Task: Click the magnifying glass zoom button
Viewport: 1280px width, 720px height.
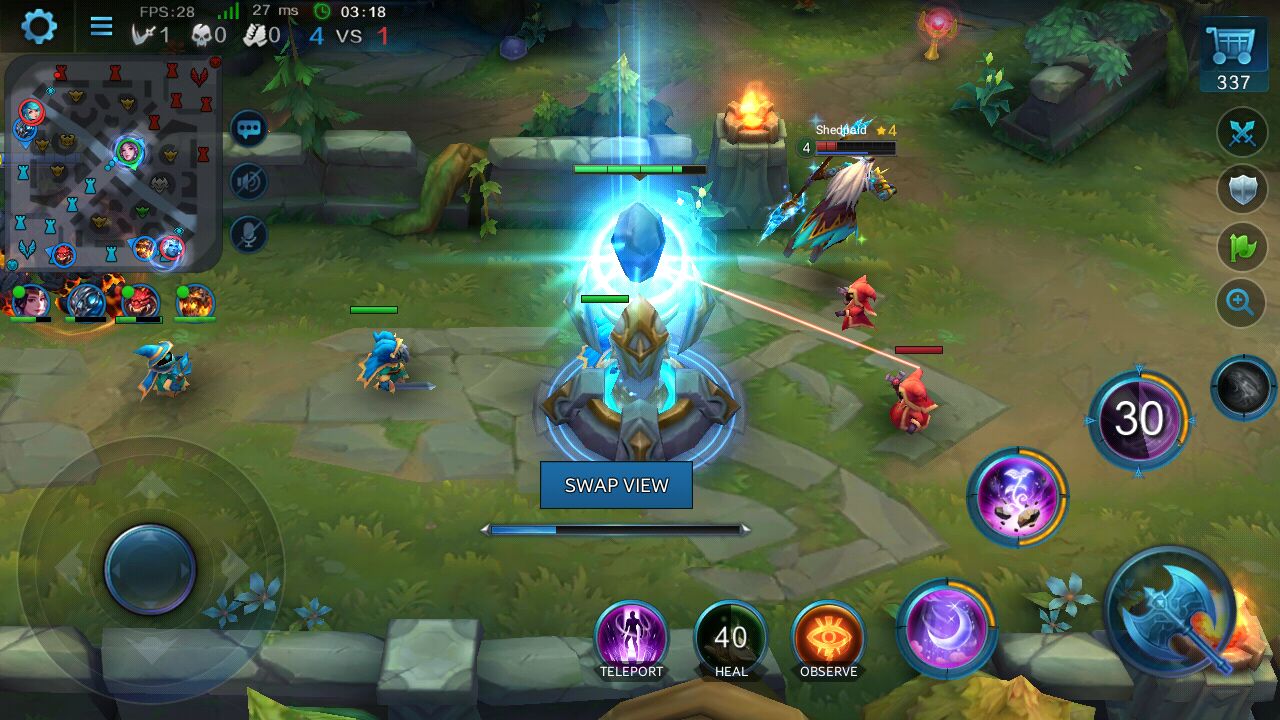Action: [1241, 301]
